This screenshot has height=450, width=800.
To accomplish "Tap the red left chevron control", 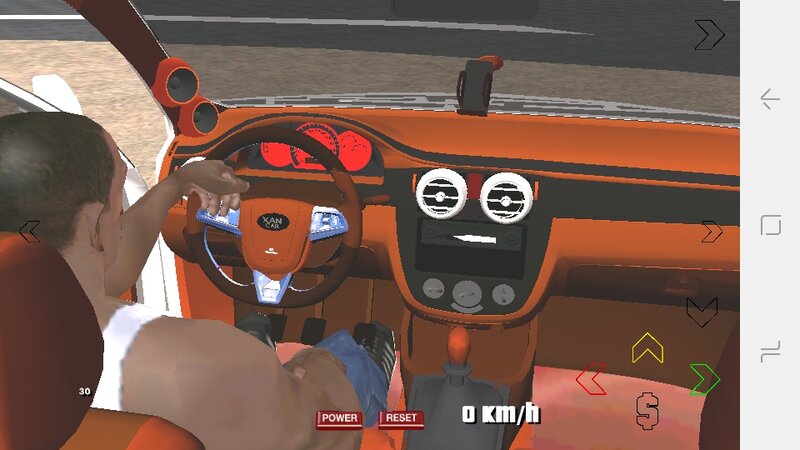I will pyautogui.click(x=591, y=379).
